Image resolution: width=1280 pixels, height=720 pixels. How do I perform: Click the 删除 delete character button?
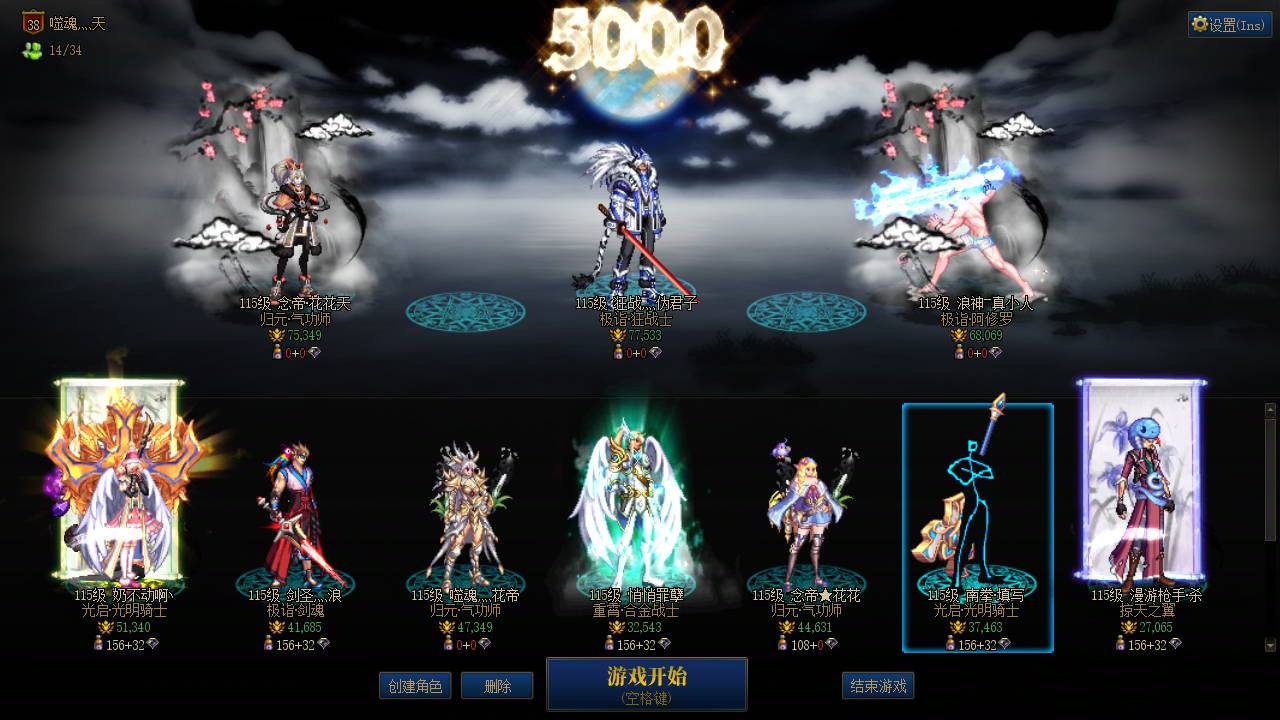[x=497, y=686]
